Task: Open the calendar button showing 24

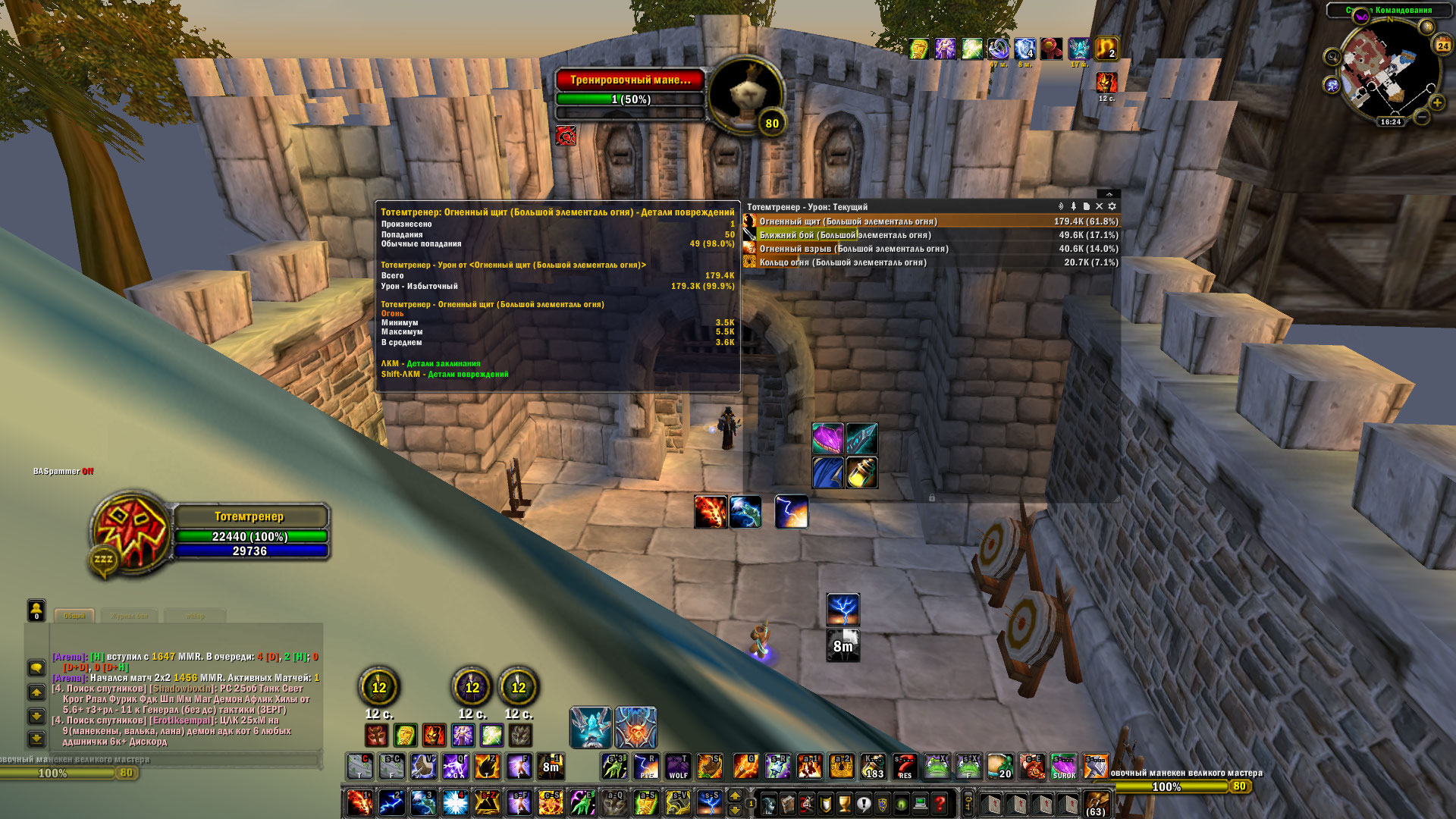Action: coord(1442,45)
